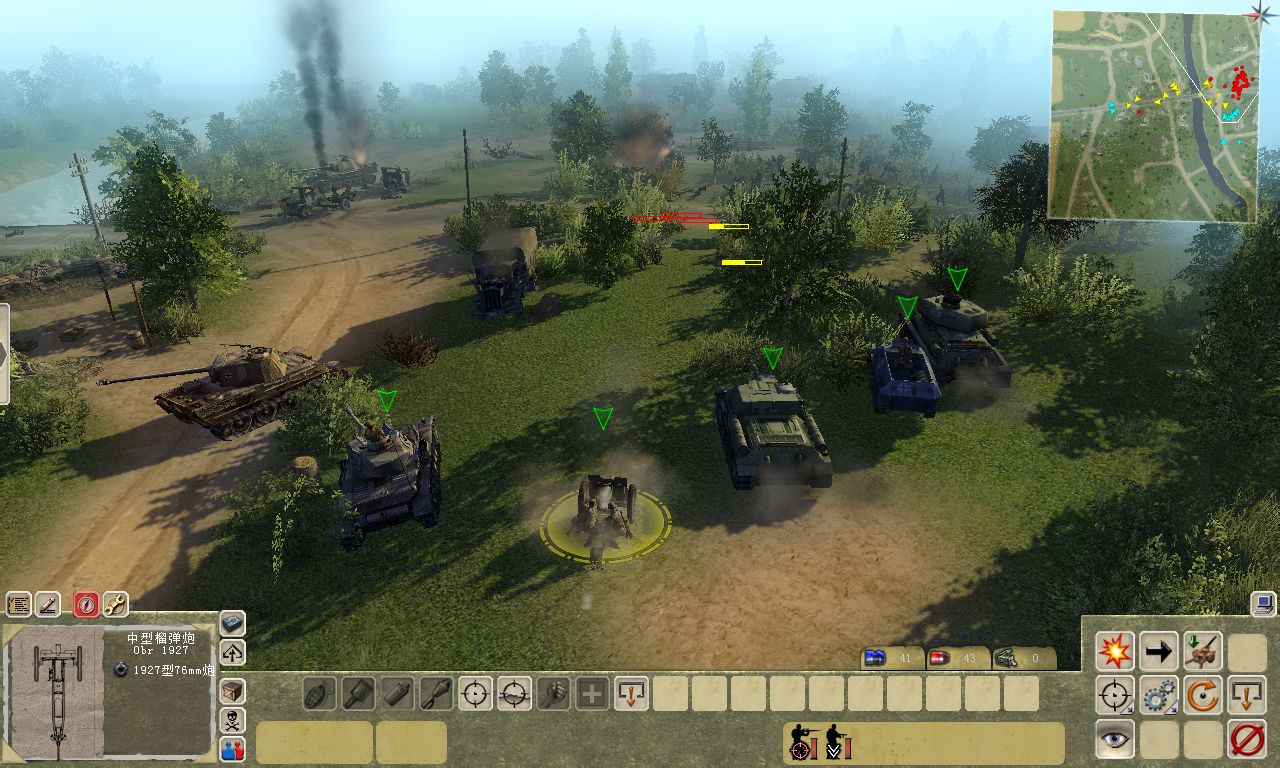Toggle the eye visibility command
This screenshot has width=1280, height=768.
coord(1114,739)
